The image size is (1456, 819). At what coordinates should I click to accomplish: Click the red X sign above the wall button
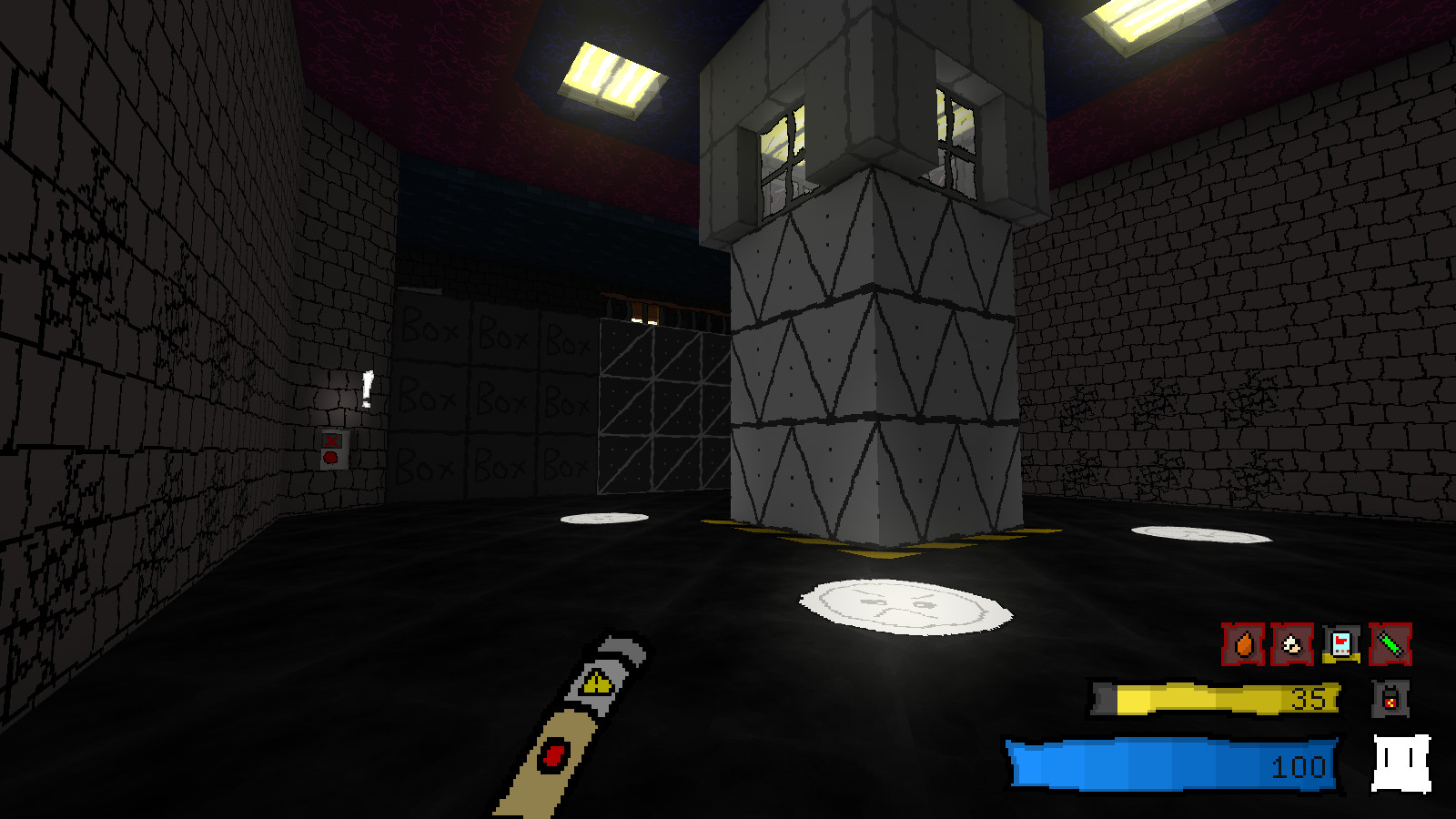click(x=331, y=440)
